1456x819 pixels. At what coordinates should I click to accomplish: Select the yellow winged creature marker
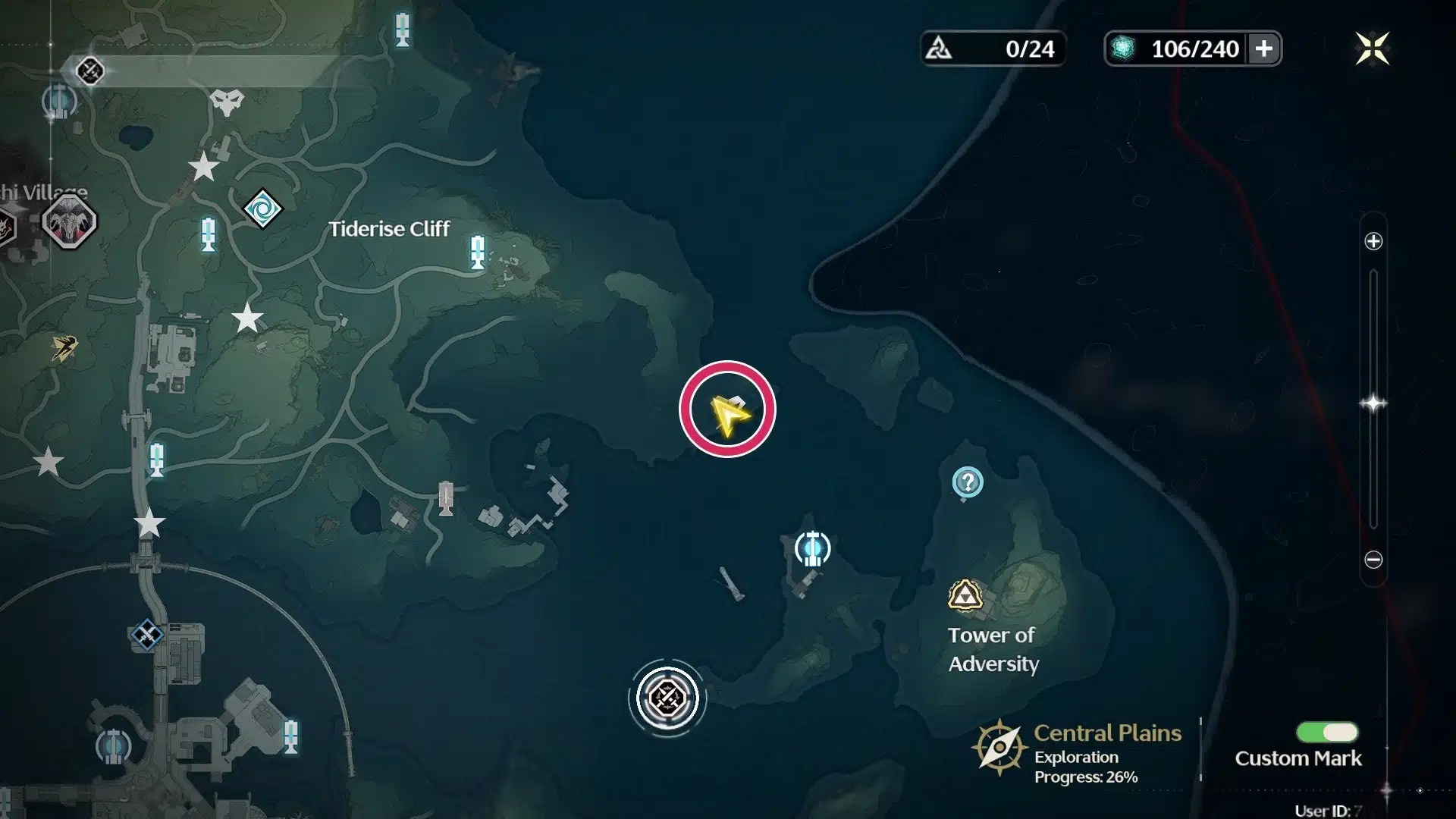coord(64,348)
